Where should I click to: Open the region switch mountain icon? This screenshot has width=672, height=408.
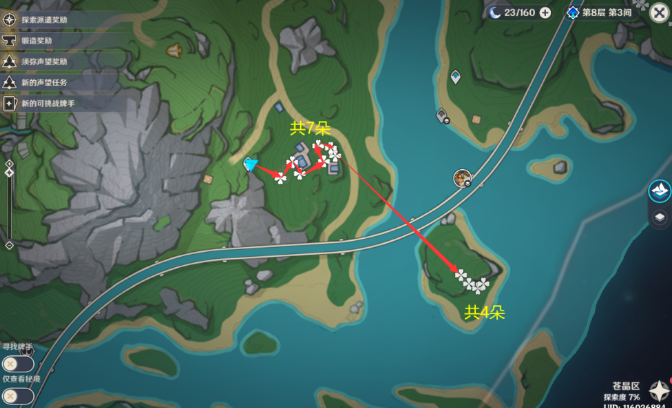coord(659,189)
